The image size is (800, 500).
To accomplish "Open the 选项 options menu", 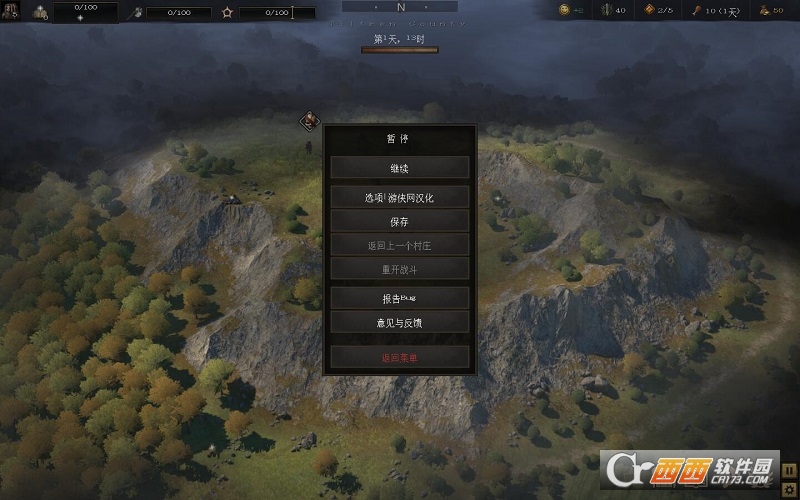I will [x=400, y=198].
